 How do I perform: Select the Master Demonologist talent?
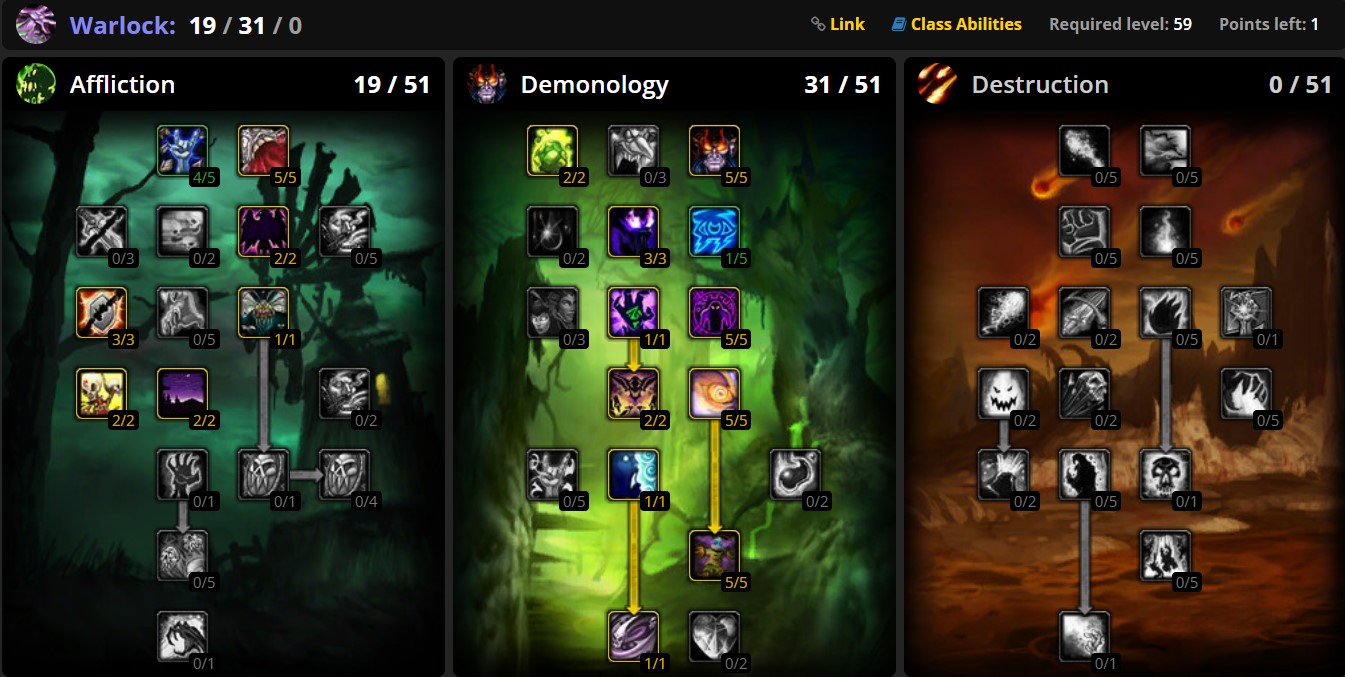pyautogui.click(x=714, y=555)
